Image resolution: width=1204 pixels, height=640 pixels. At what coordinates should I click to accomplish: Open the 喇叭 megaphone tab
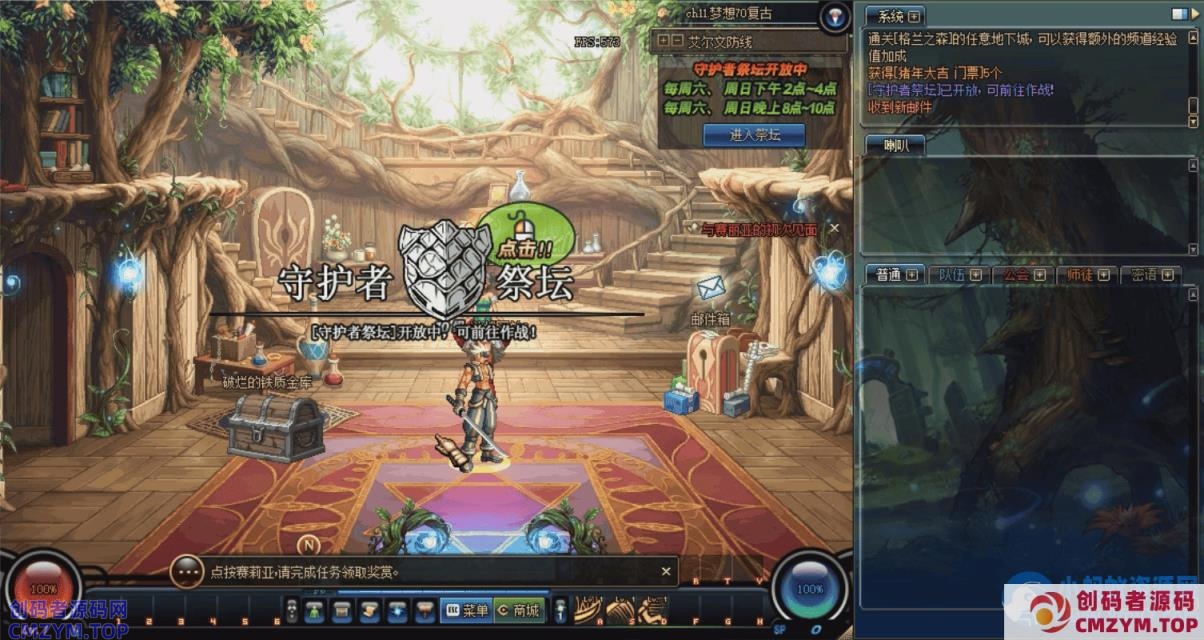tap(894, 146)
